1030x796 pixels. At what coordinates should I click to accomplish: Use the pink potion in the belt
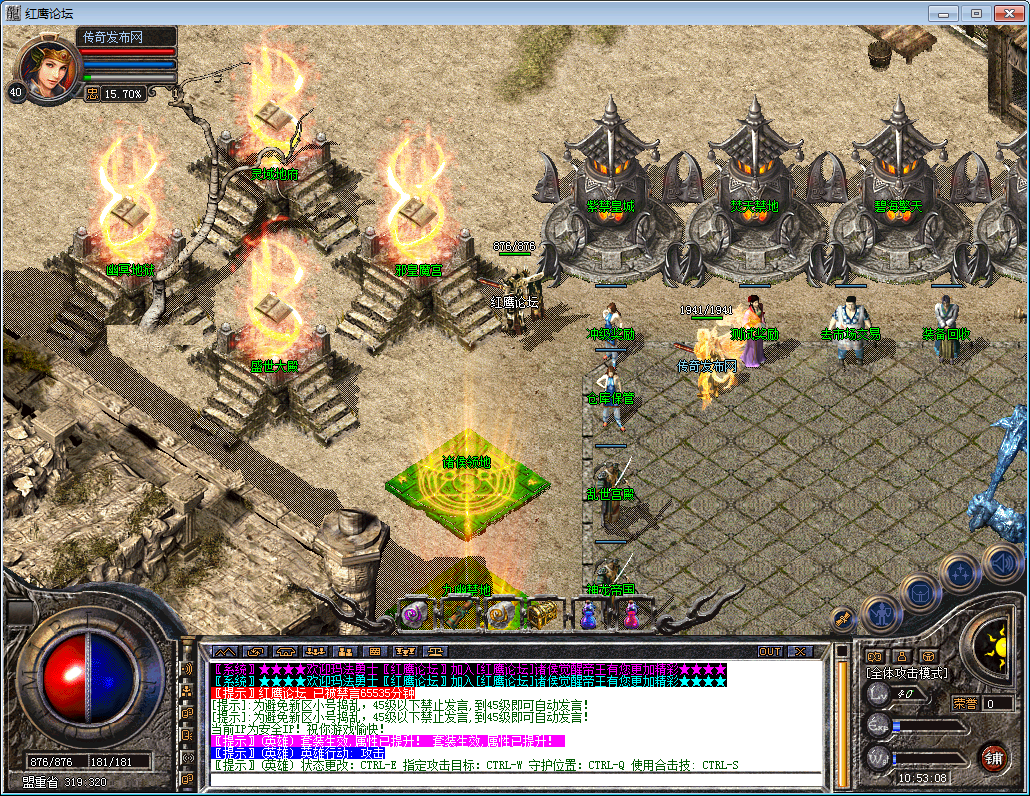pos(631,614)
